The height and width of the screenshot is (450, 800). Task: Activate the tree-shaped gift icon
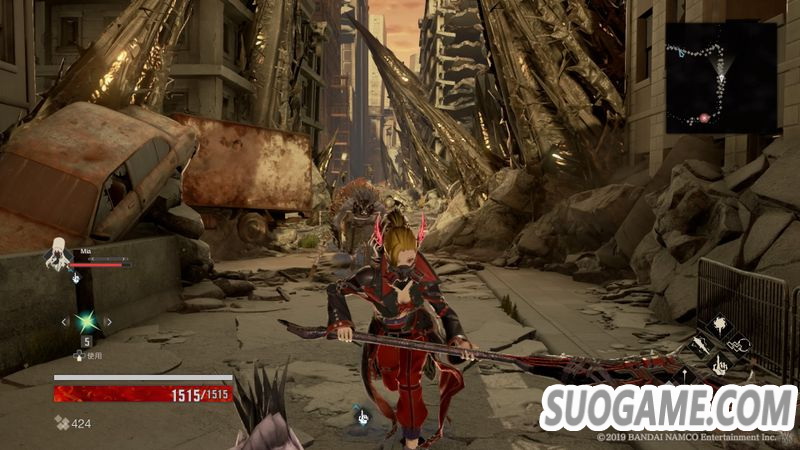pyautogui.click(x=719, y=326)
